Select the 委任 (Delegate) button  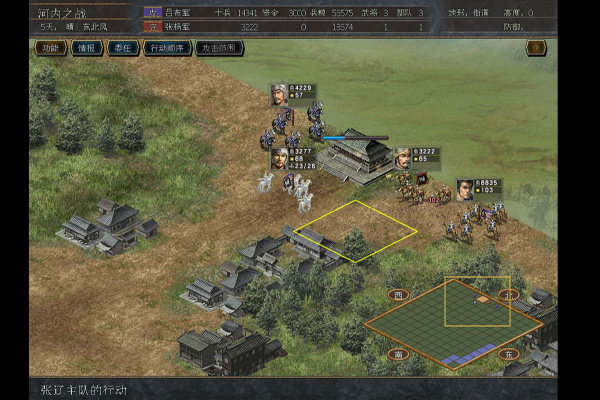tap(124, 47)
